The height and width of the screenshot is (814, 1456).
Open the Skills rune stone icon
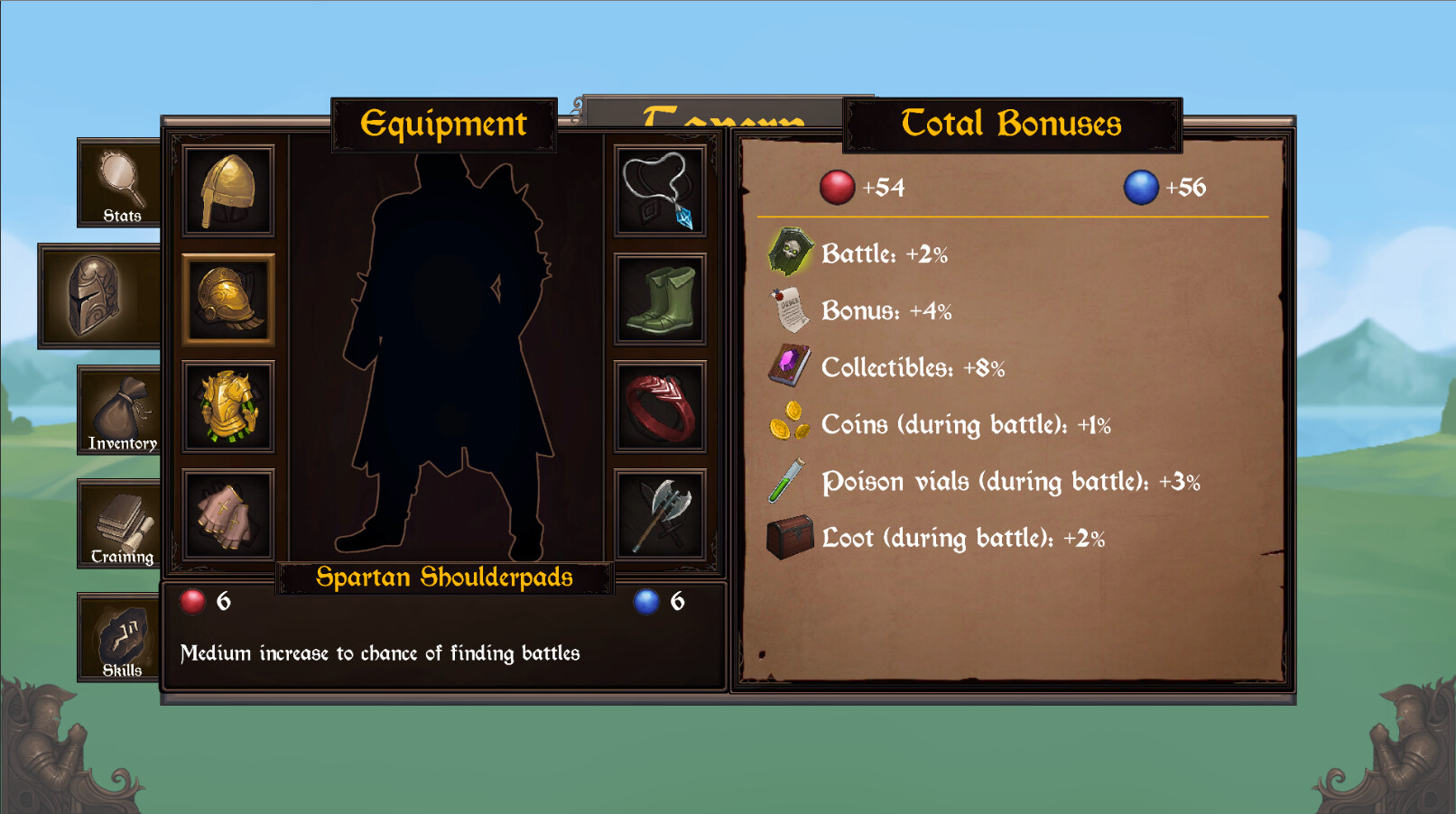point(118,636)
